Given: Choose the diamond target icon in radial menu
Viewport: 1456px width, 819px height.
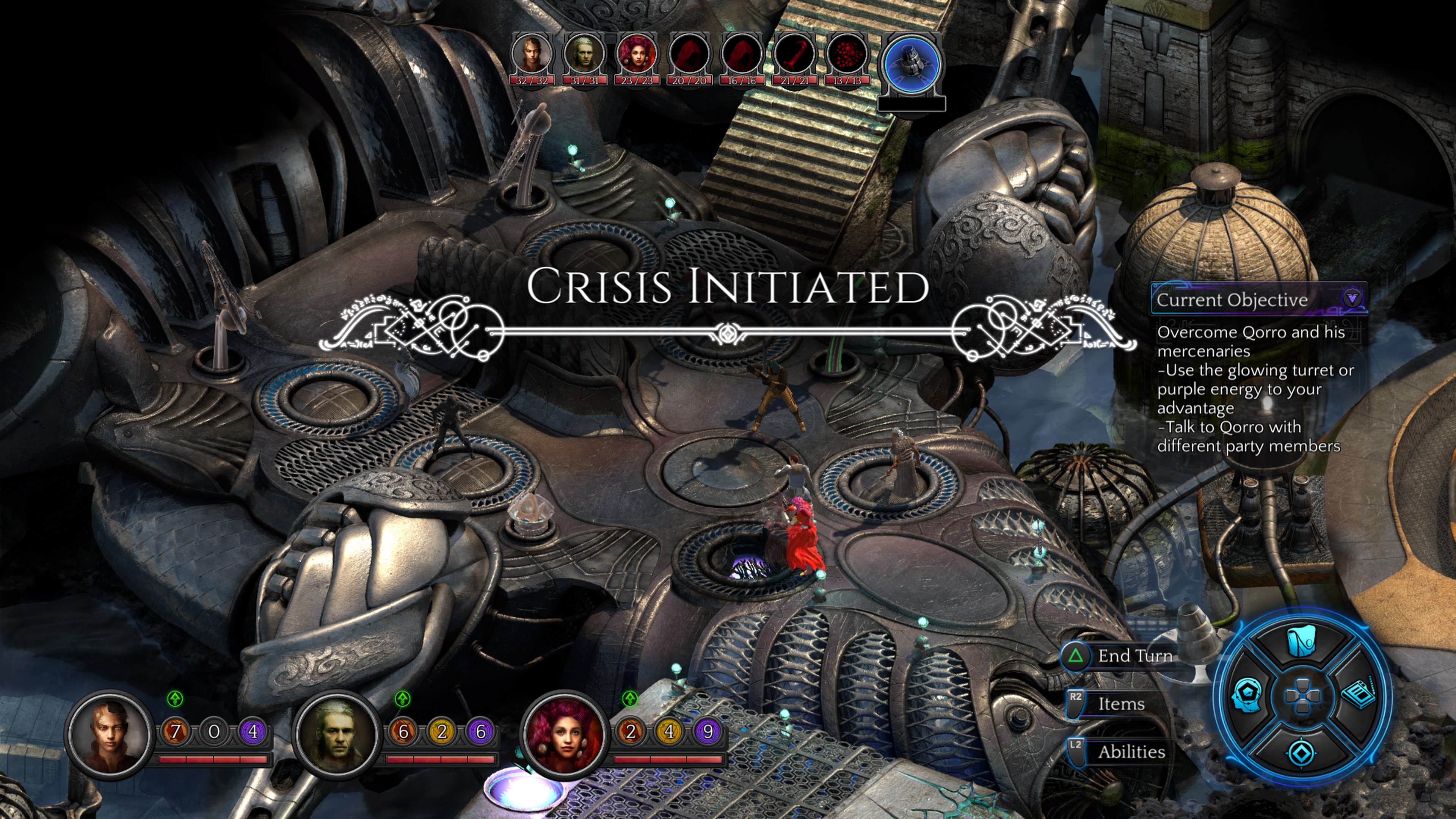Looking at the screenshot, I should tap(1301, 753).
